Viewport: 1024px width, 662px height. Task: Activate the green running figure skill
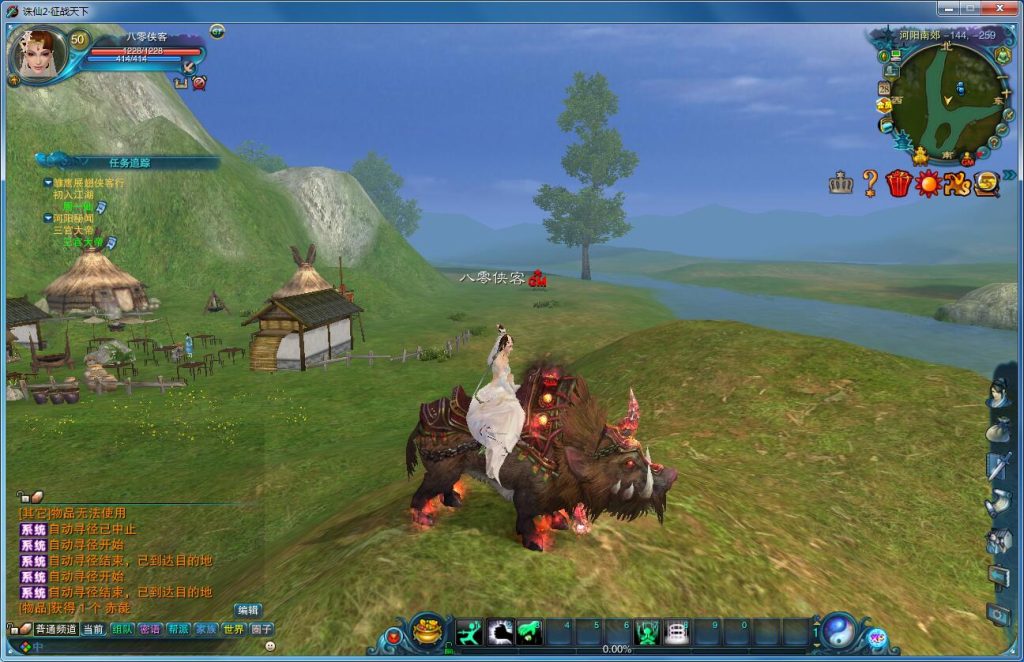pyautogui.click(x=469, y=632)
